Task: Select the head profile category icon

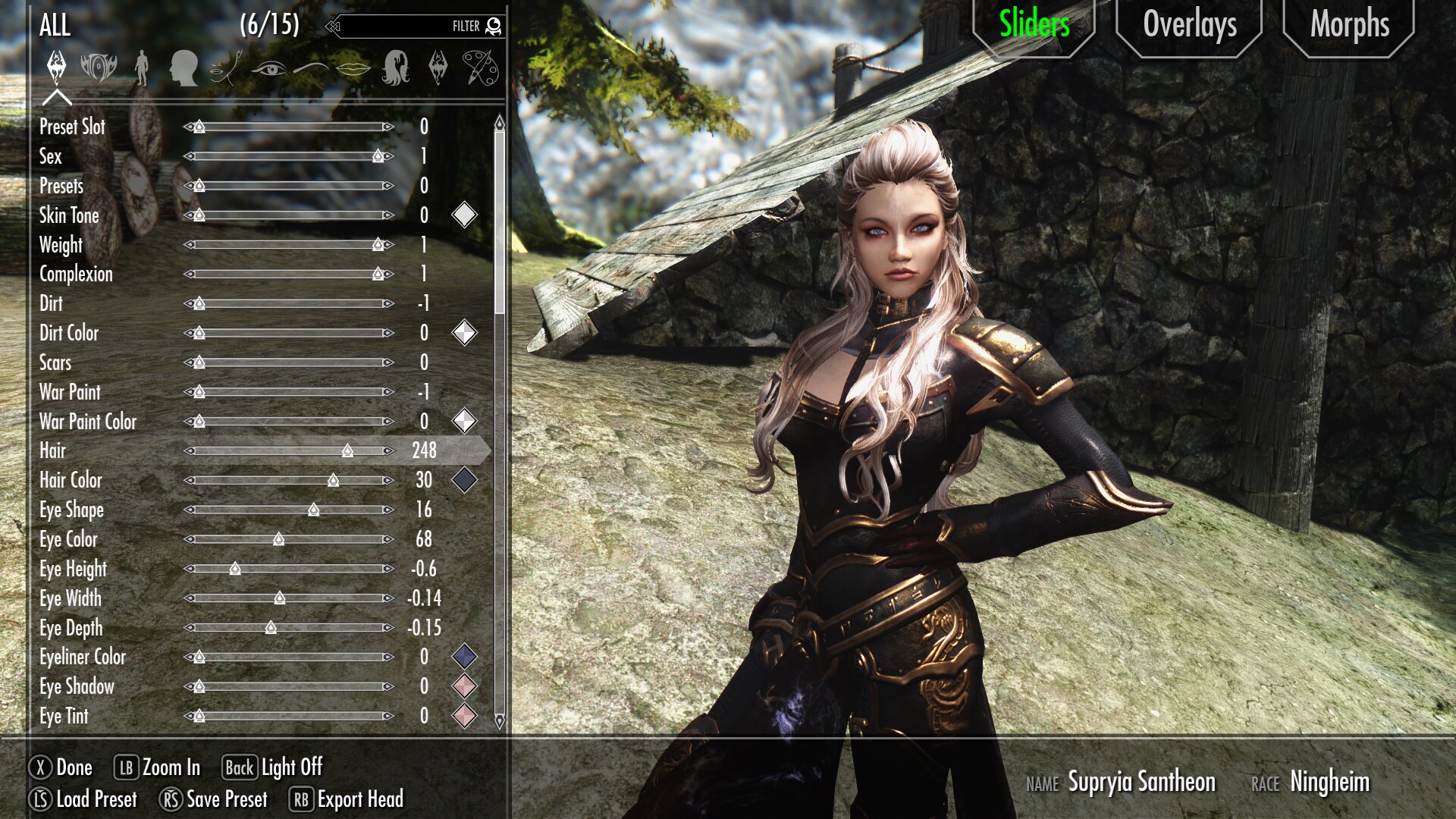Action: coord(184,68)
